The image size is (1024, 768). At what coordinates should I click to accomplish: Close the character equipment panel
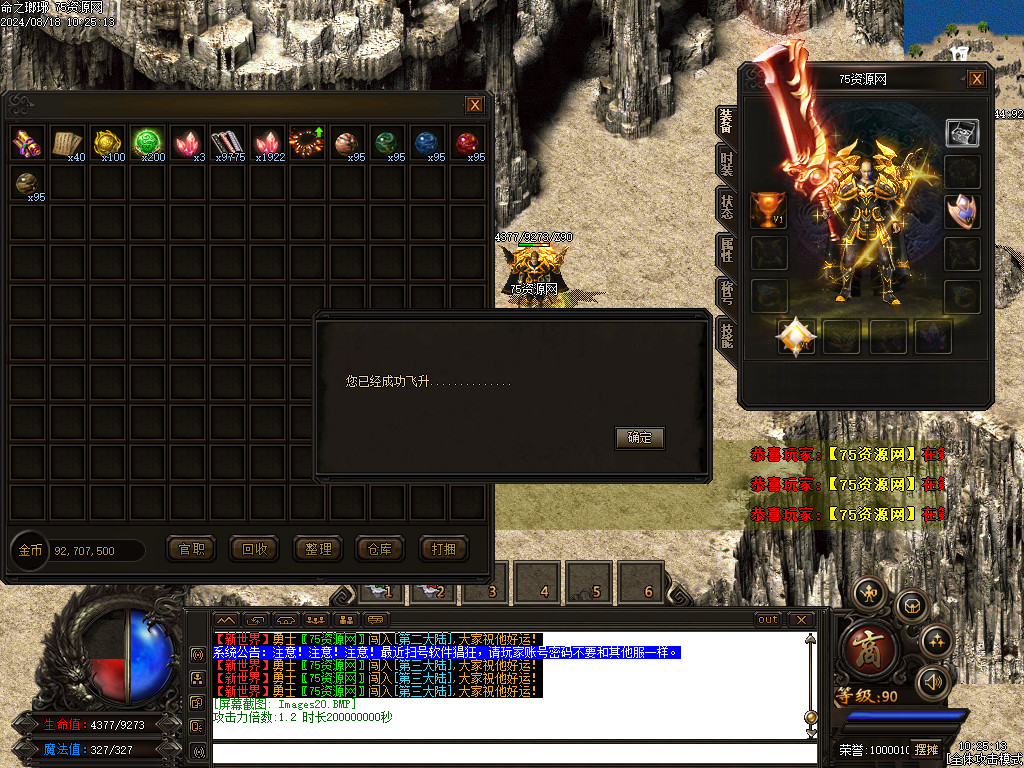pyautogui.click(x=976, y=79)
